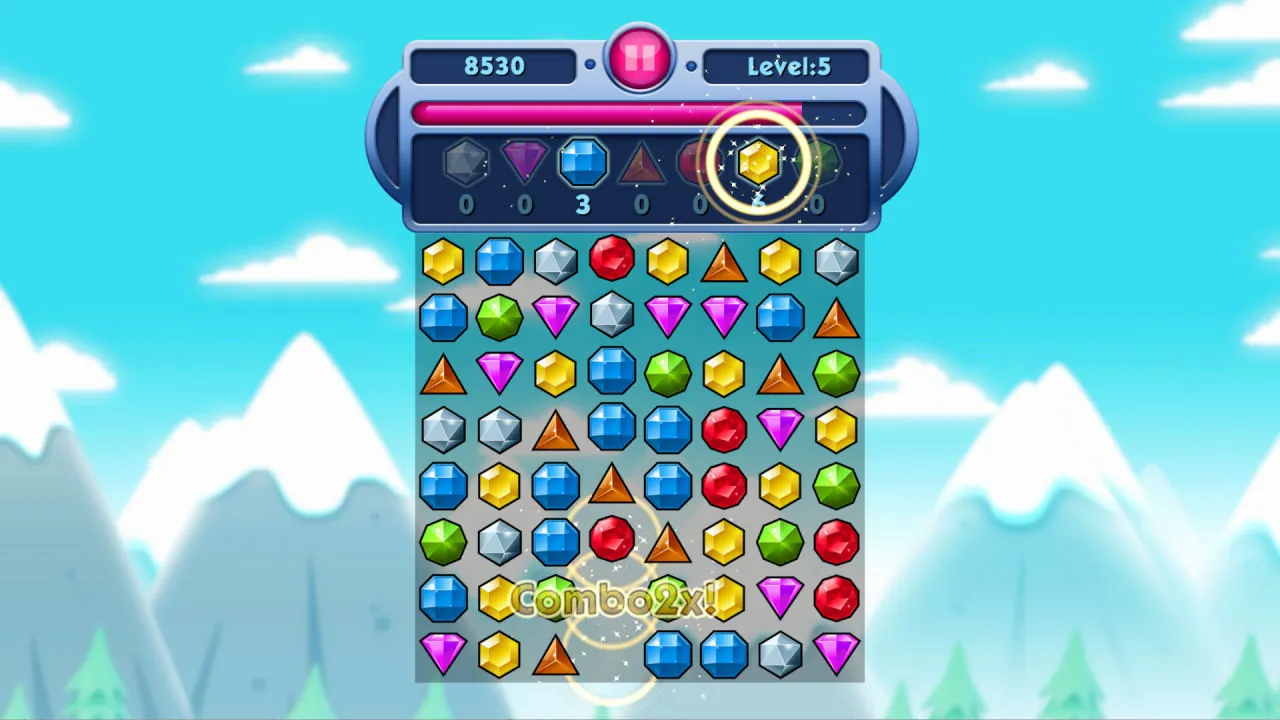Image resolution: width=1280 pixels, height=720 pixels.
Task: Select the highlighted yellow gem objective icon
Action: click(757, 163)
